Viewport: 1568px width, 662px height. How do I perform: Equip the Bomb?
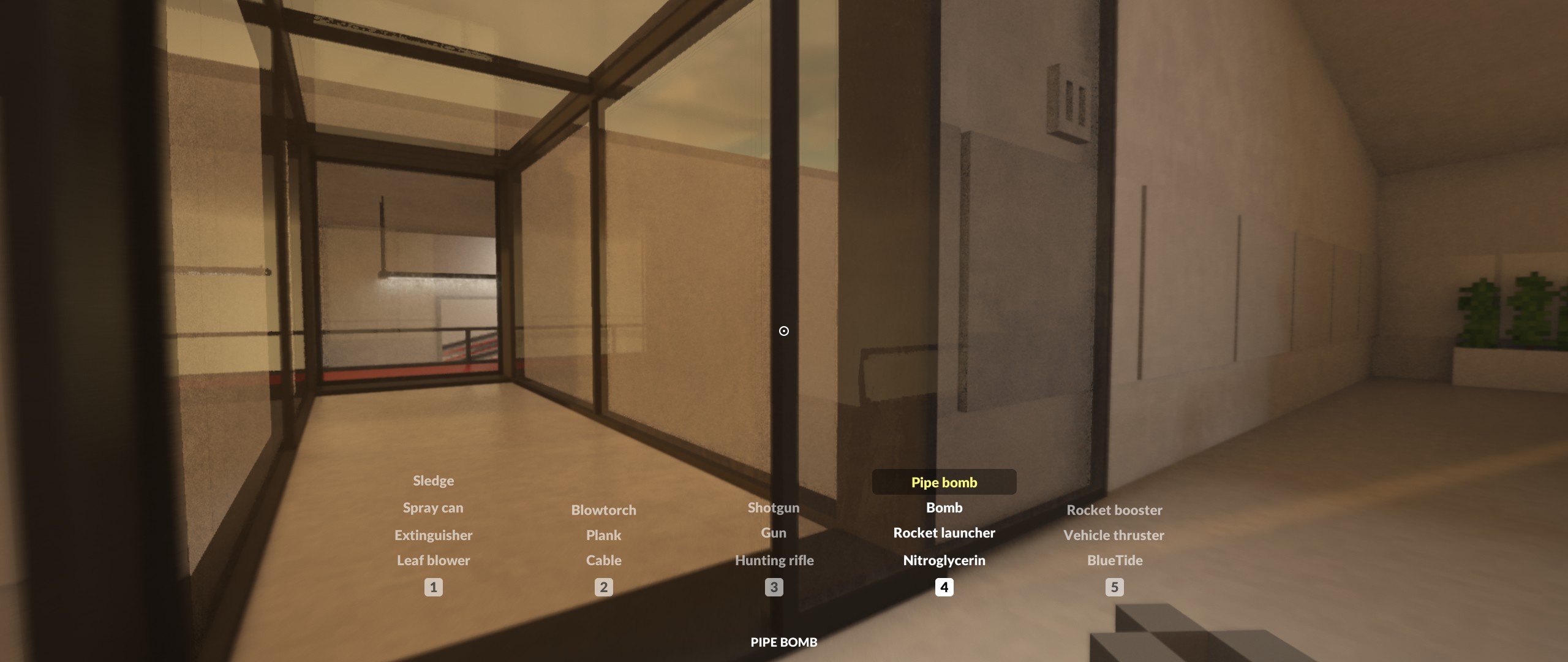944,508
